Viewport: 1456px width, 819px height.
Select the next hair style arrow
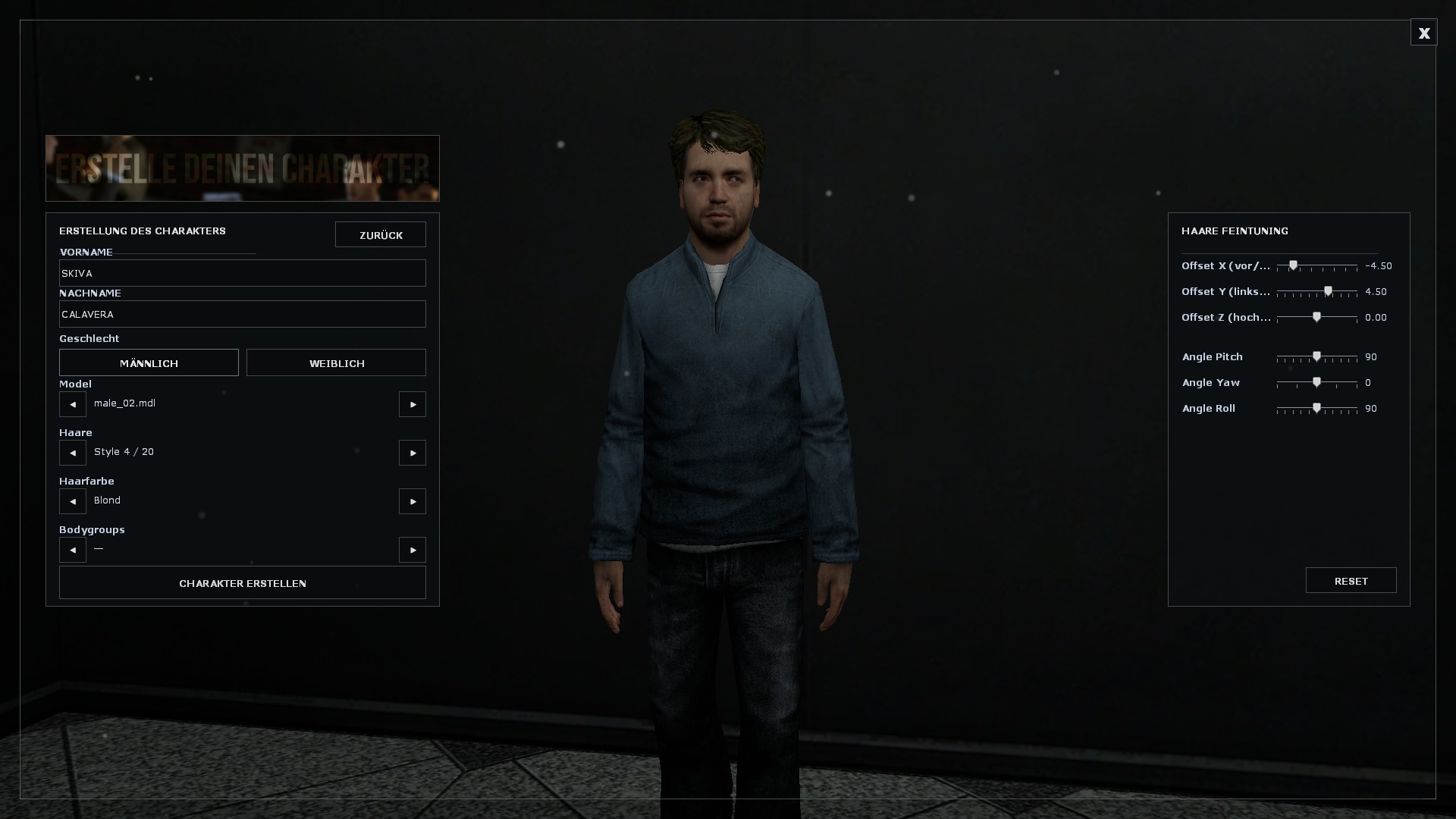tap(412, 453)
